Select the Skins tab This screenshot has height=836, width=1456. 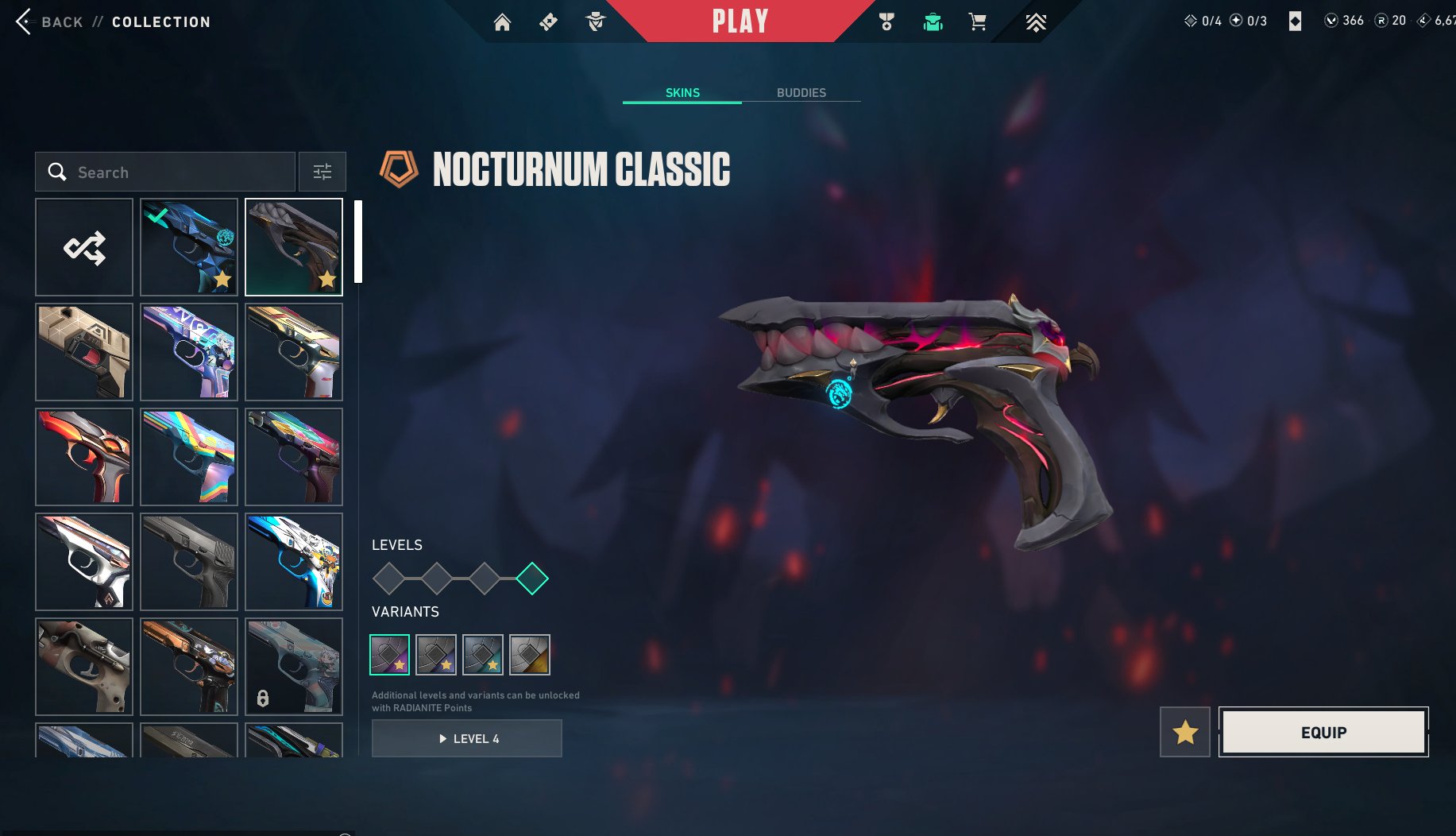point(682,93)
